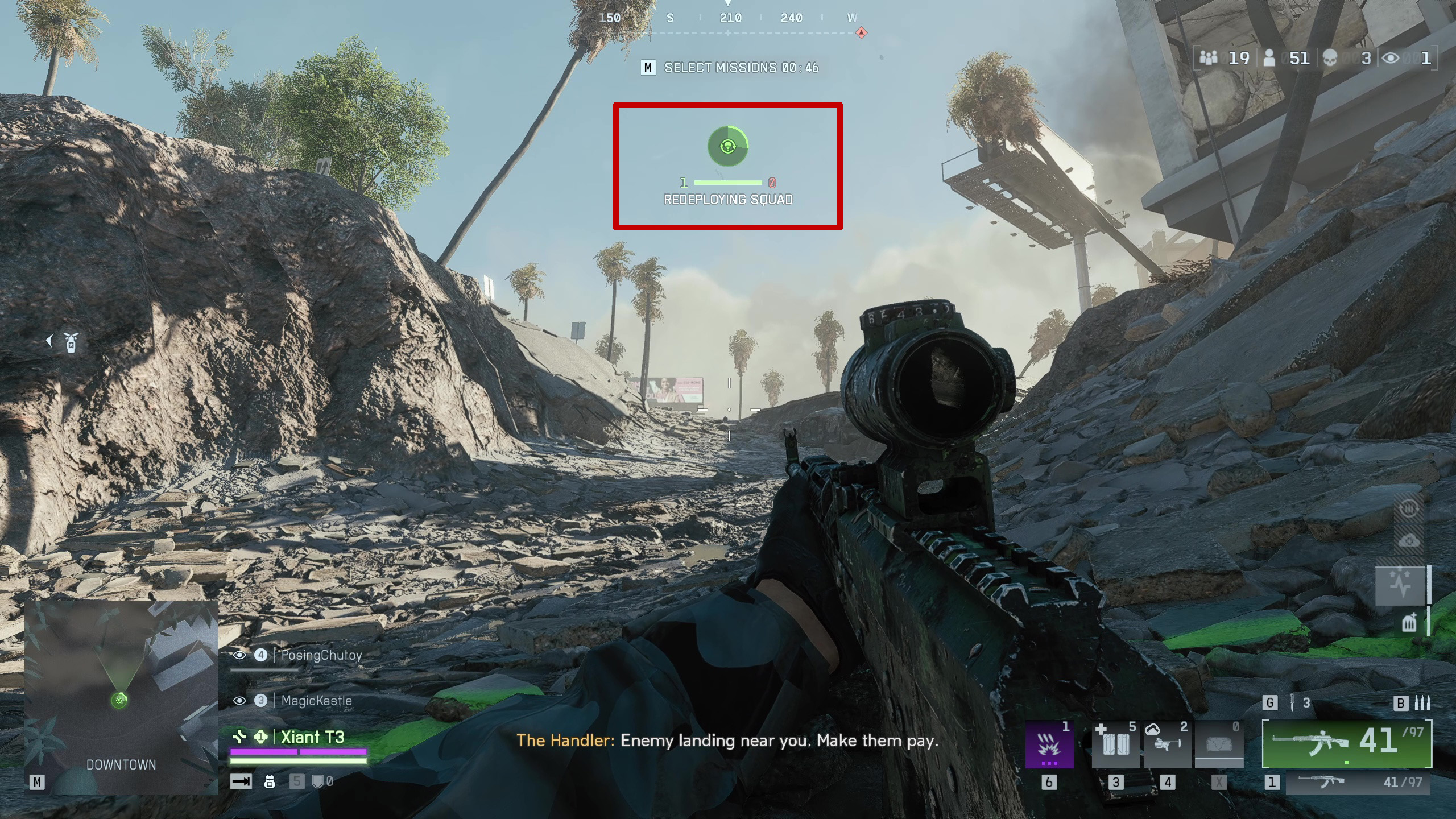Image resolution: width=1456 pixels, height=819 pixels.
Task: Open the backpack inventory icon
Action: point(270,782)
